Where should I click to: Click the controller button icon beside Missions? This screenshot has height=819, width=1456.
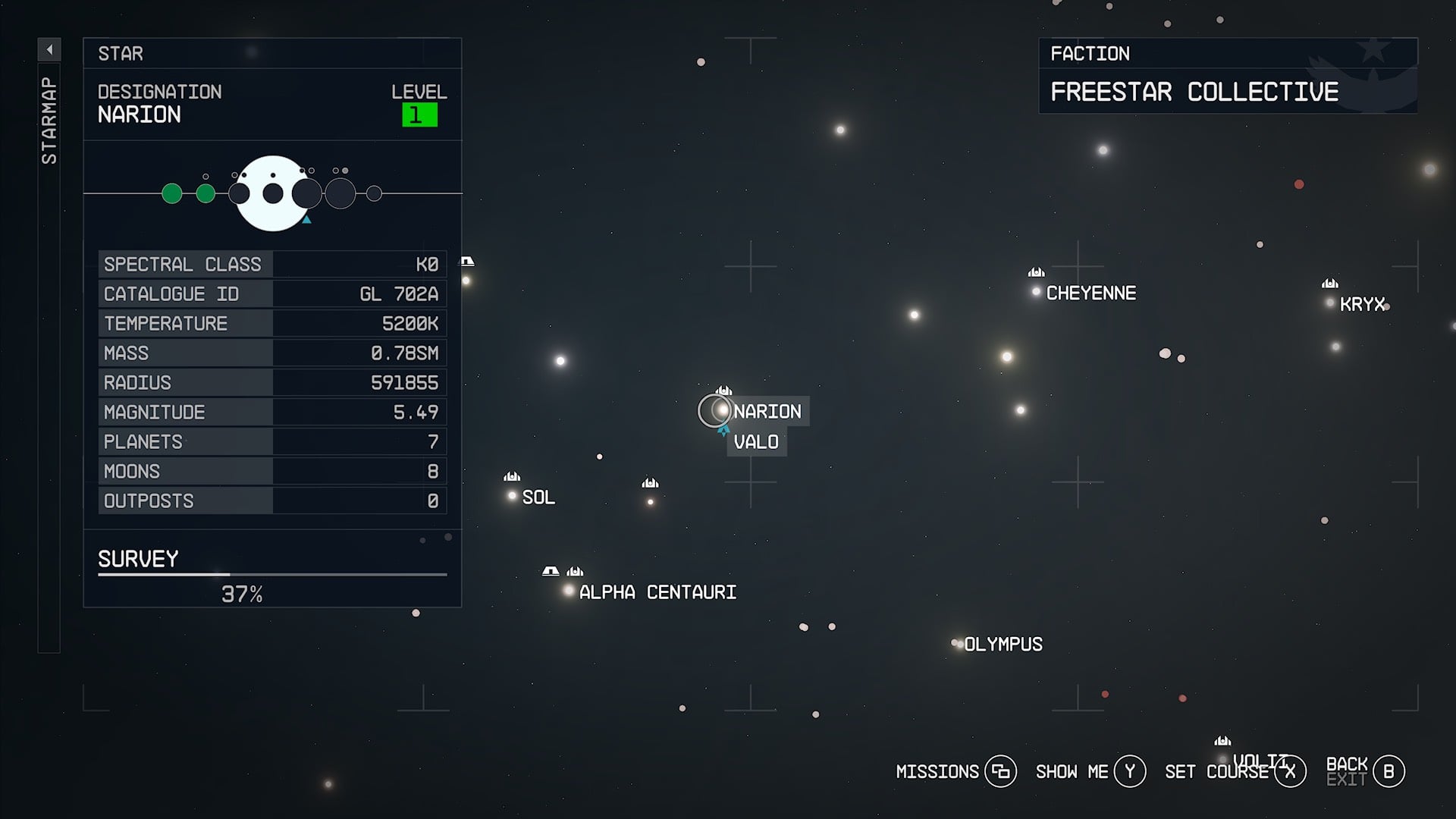pos(1003,771)
